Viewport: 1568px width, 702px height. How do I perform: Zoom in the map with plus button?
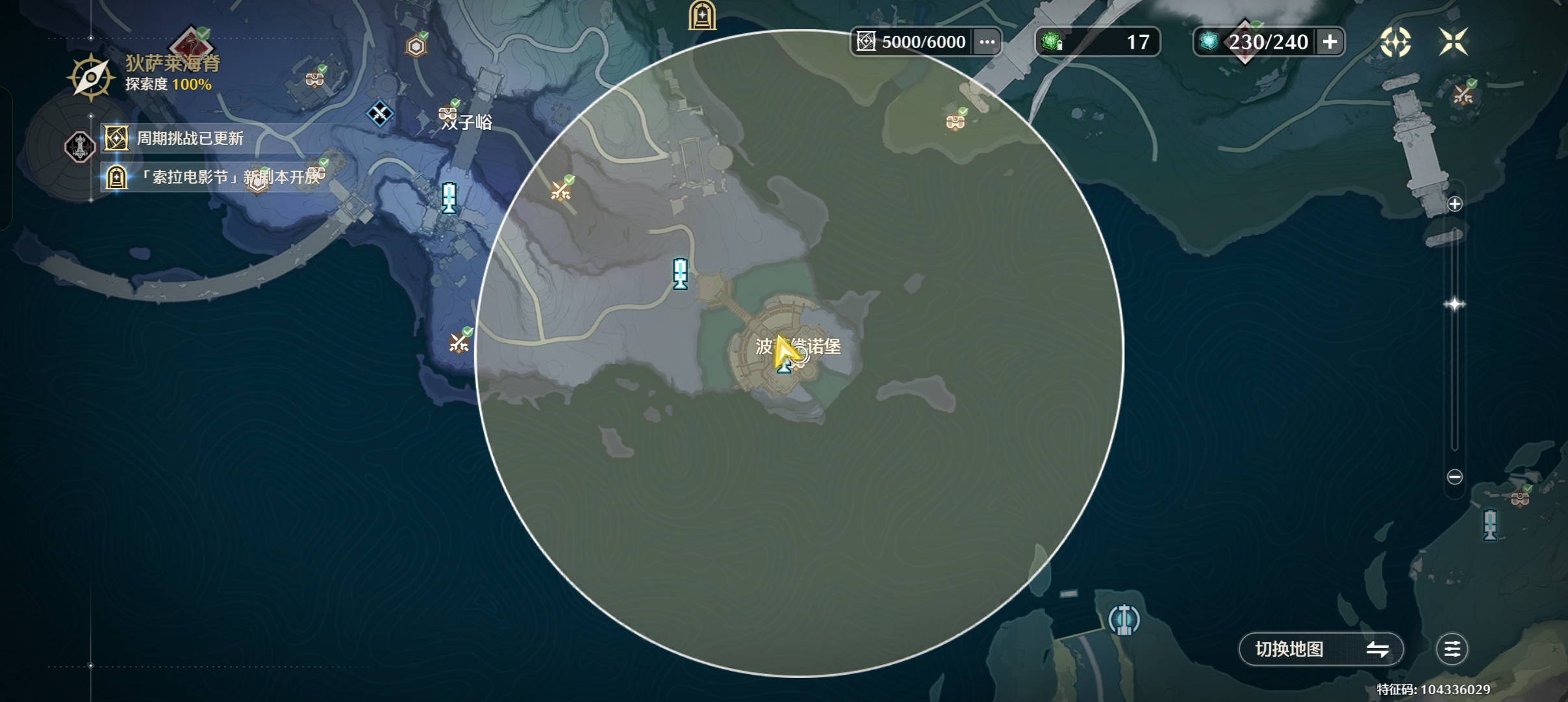click(1455, 204)
